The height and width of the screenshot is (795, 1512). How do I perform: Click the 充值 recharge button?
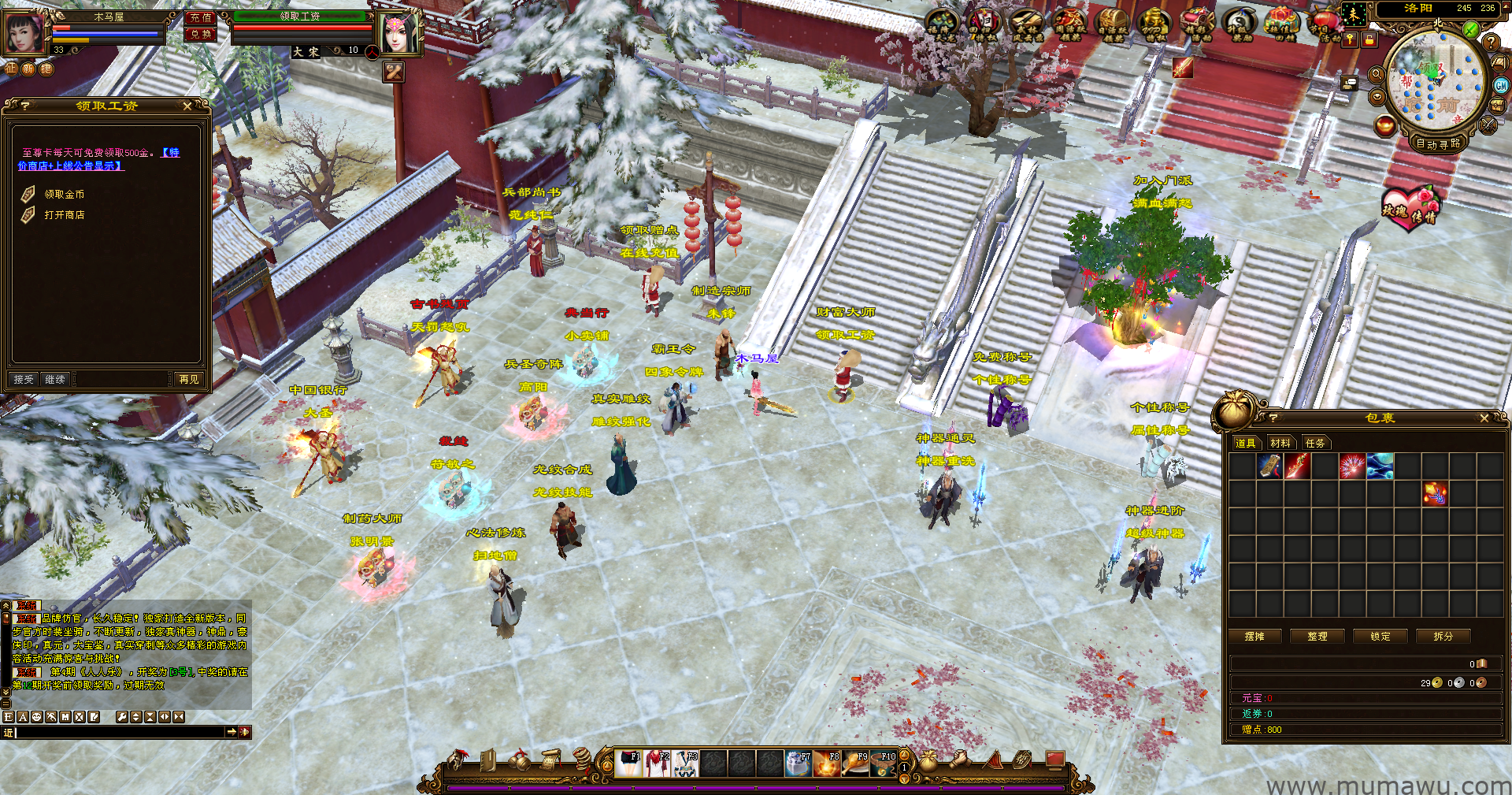pos(200,17)
